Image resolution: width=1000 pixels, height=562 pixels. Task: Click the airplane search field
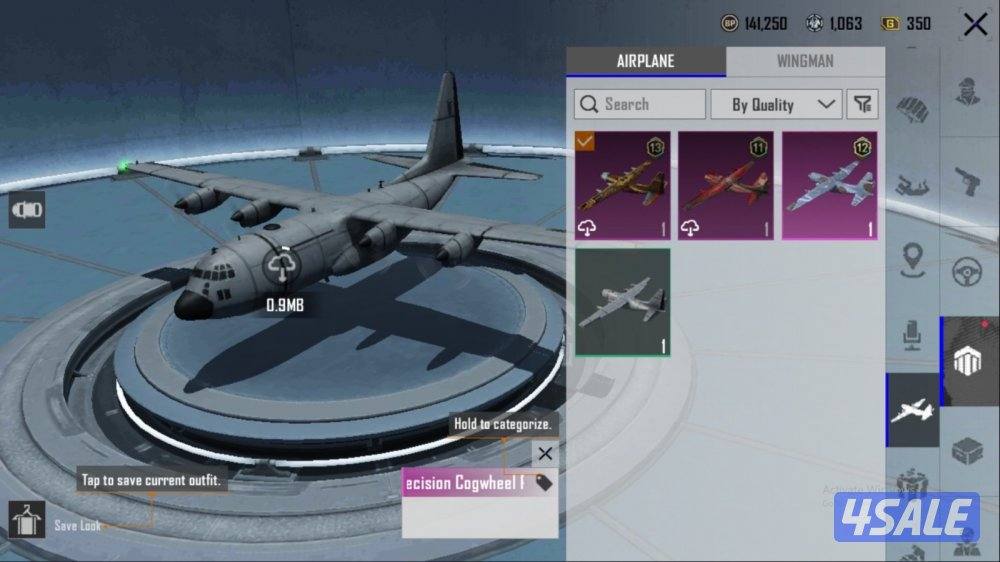pos(640,104)
